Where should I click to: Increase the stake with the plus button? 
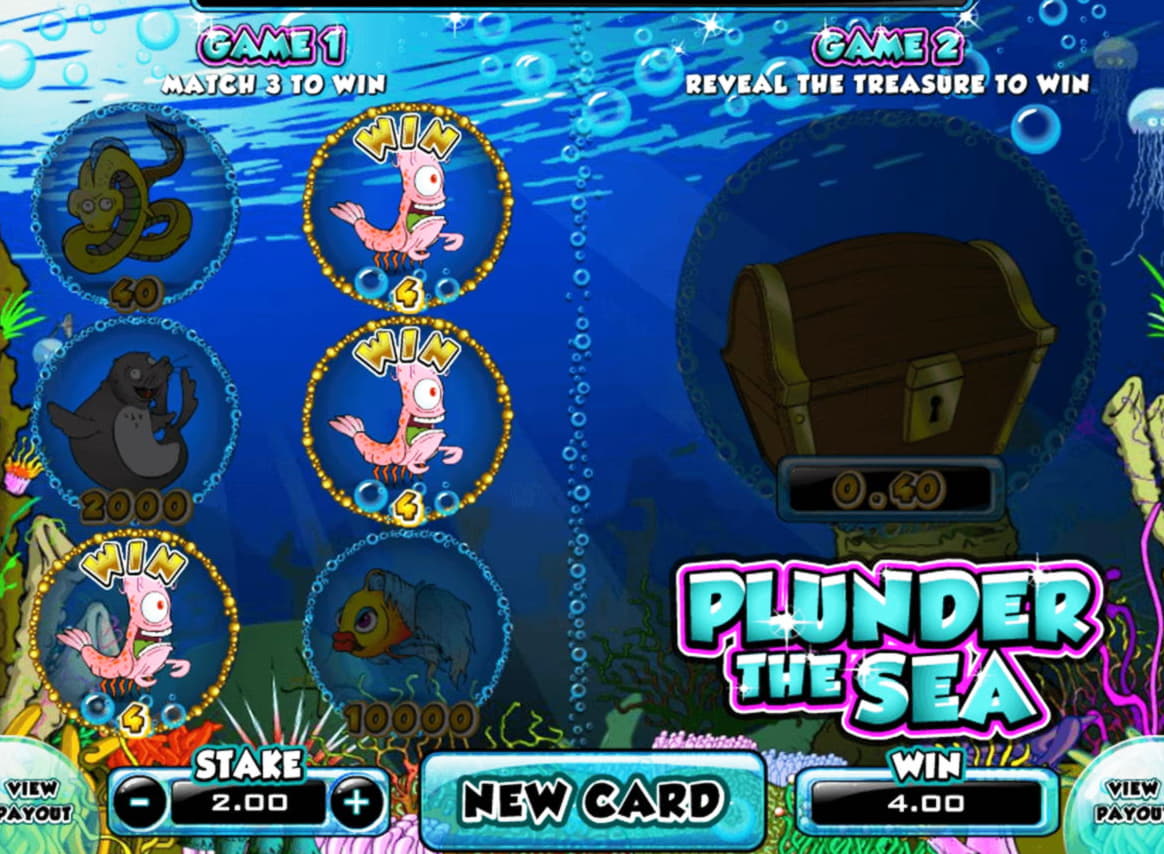(x=357, y=802)
